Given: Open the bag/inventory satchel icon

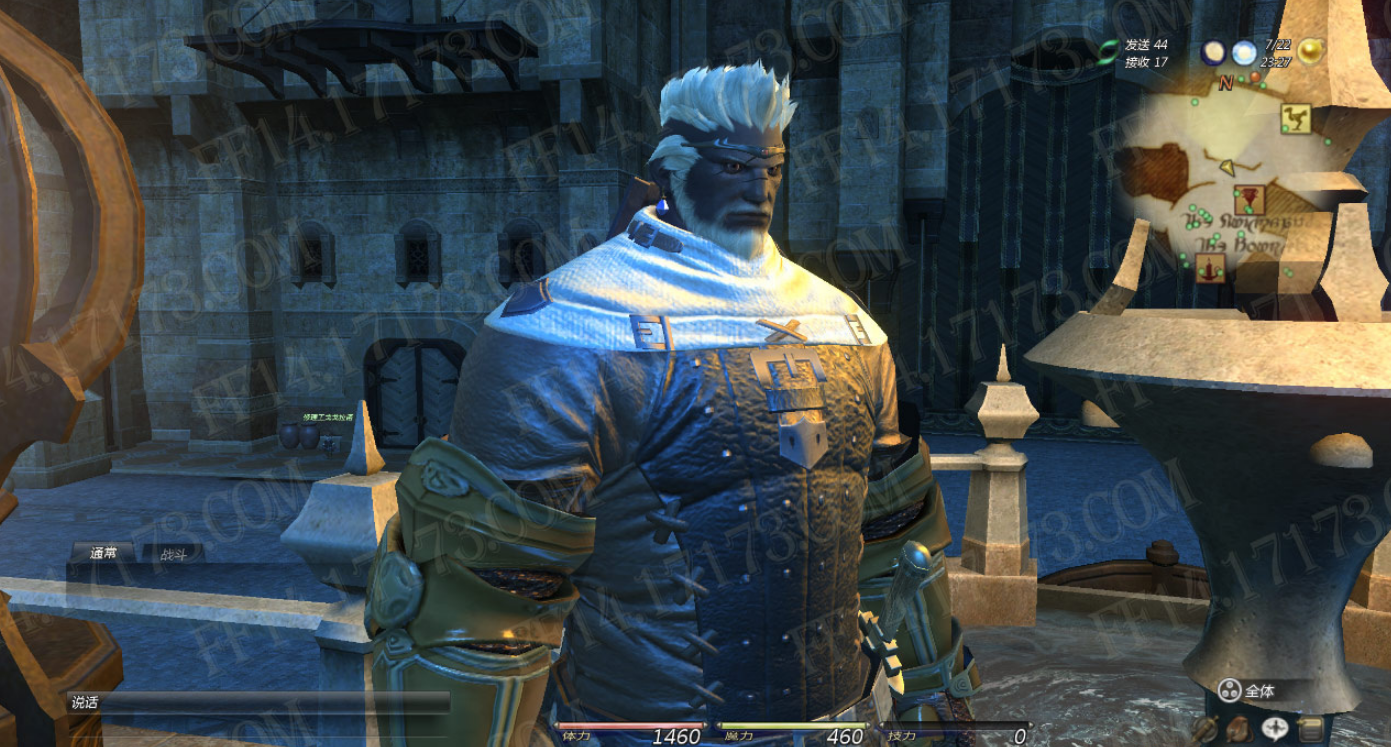Looking at the screenshot, I should (1238, 729).
